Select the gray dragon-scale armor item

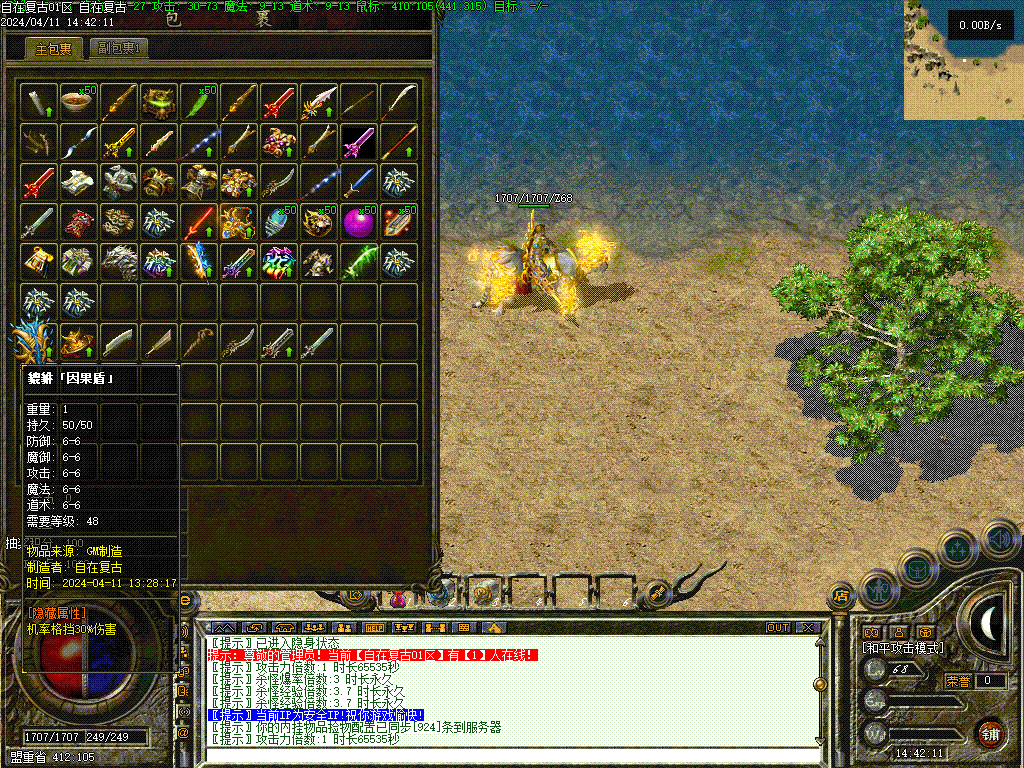pos(118,262)
